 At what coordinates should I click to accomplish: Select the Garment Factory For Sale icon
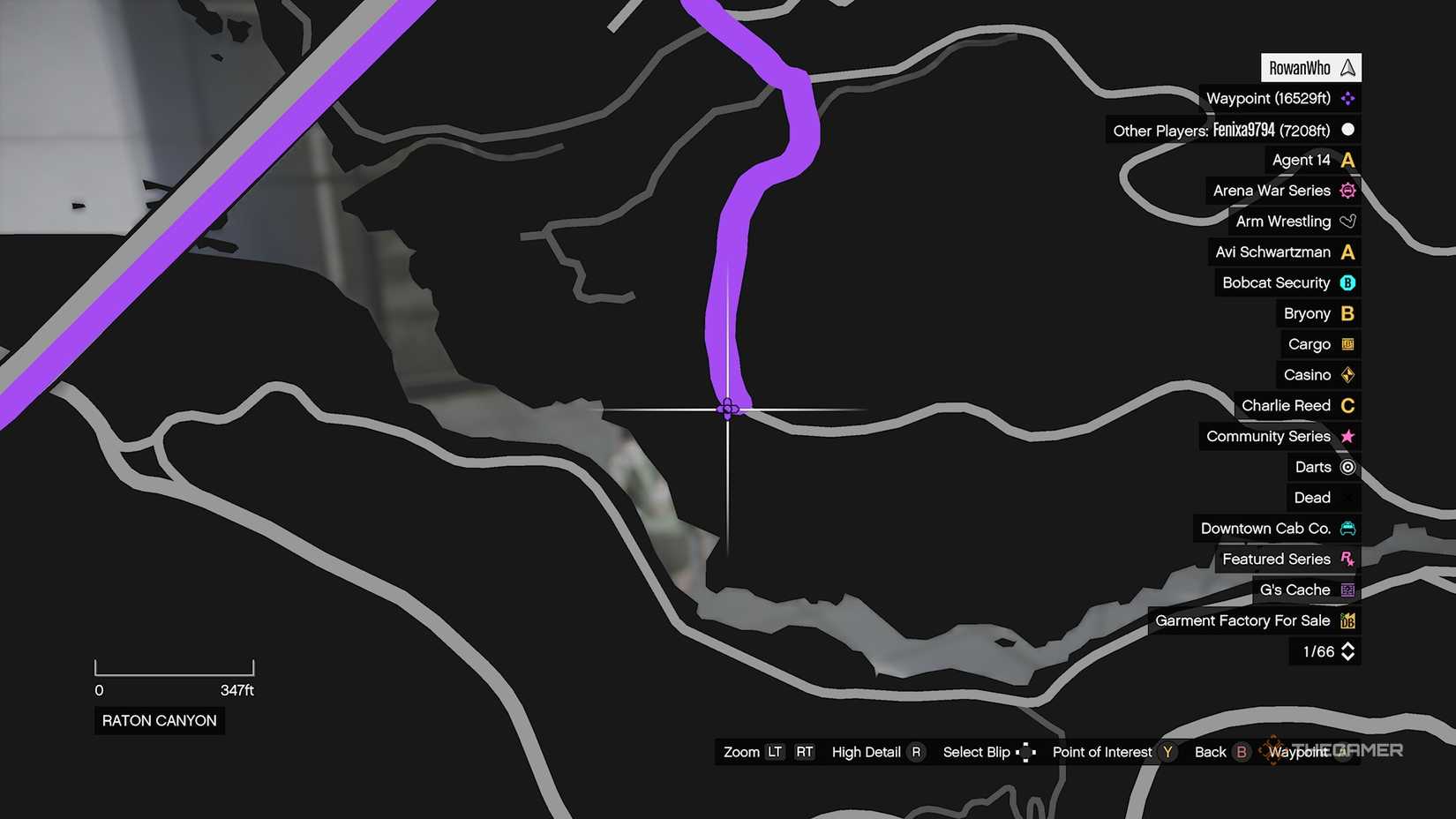(x=1347, y=620)
